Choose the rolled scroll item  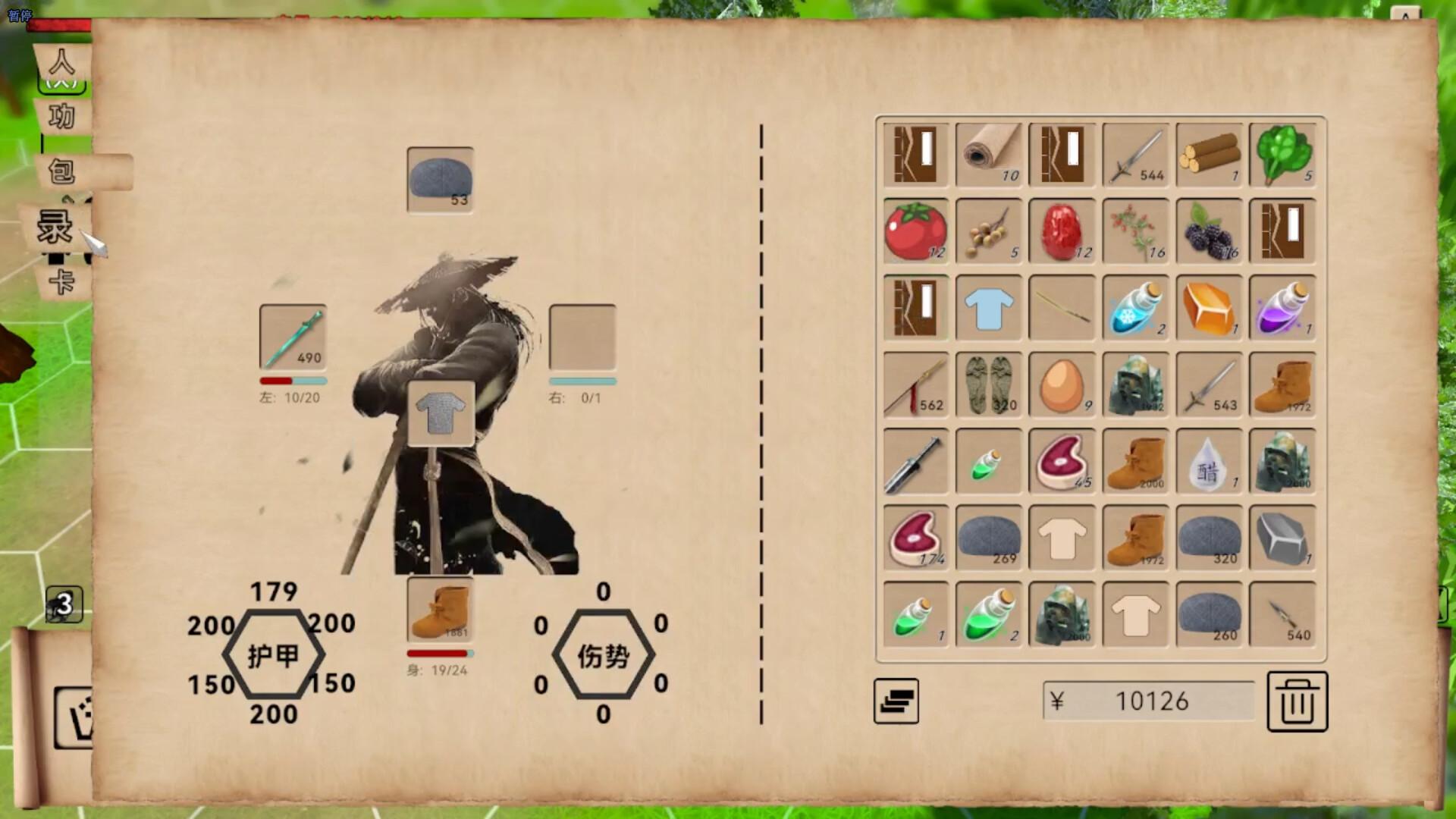(989, 155)
